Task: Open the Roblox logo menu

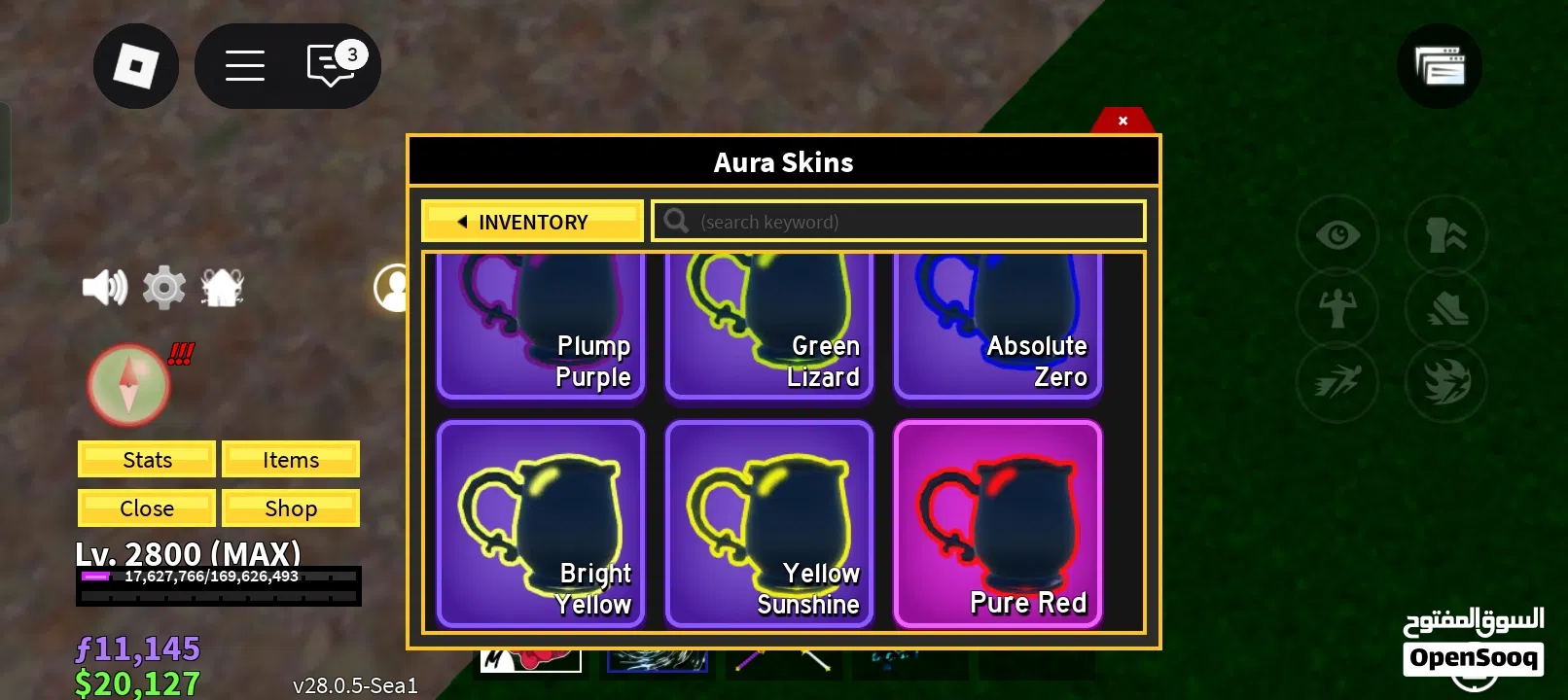Action: point(136,66)
